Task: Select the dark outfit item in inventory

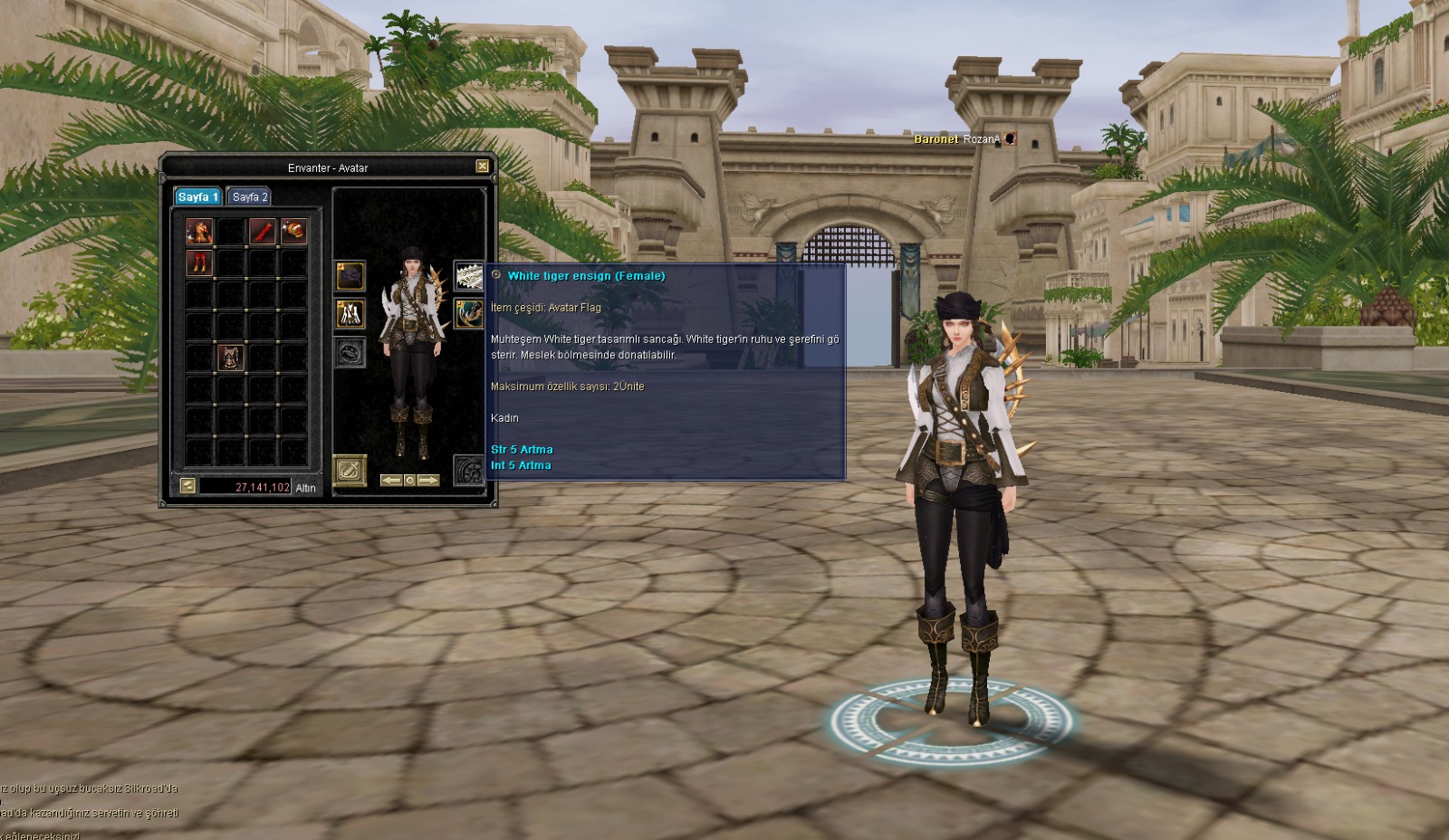Action: pyautogui.click(x=230, y=358)
